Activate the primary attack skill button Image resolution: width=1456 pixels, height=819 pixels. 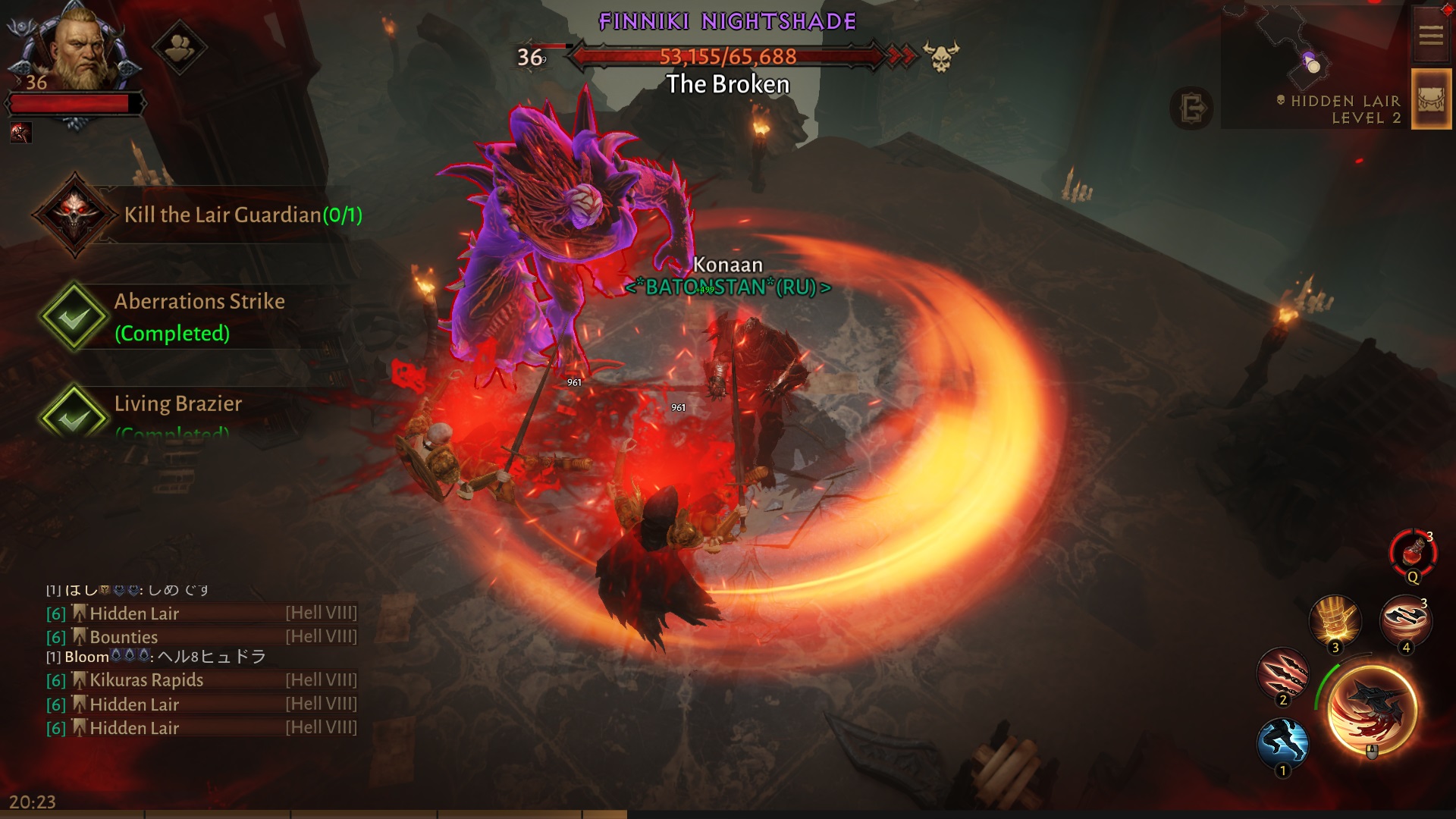[1372, 711]
